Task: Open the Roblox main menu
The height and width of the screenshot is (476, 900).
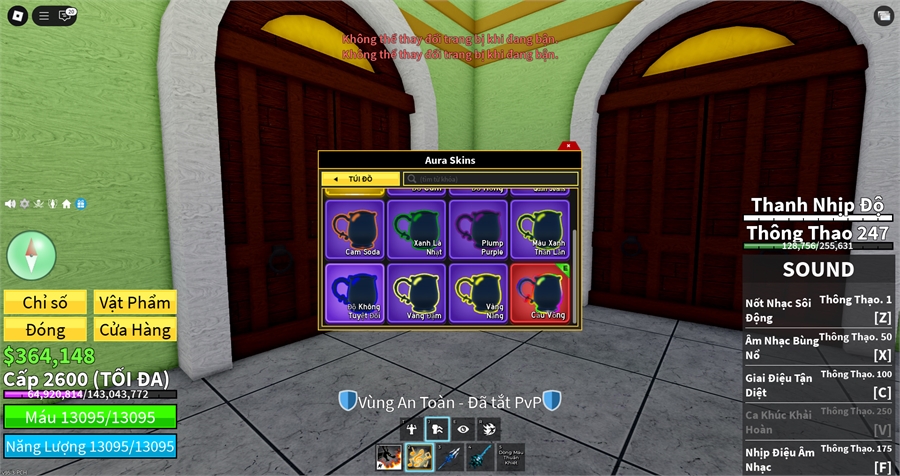Action: pos(14,15)
